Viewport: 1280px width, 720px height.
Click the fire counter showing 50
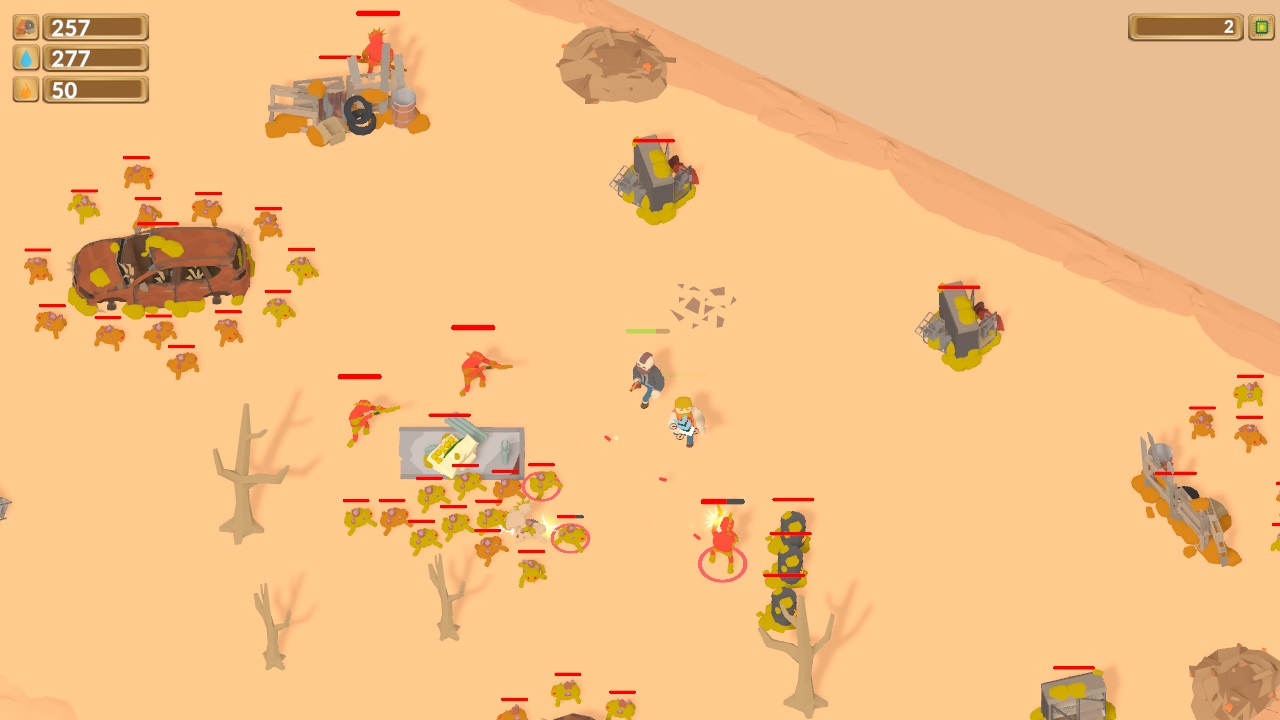pyautogui.click(x=97, y=89)
